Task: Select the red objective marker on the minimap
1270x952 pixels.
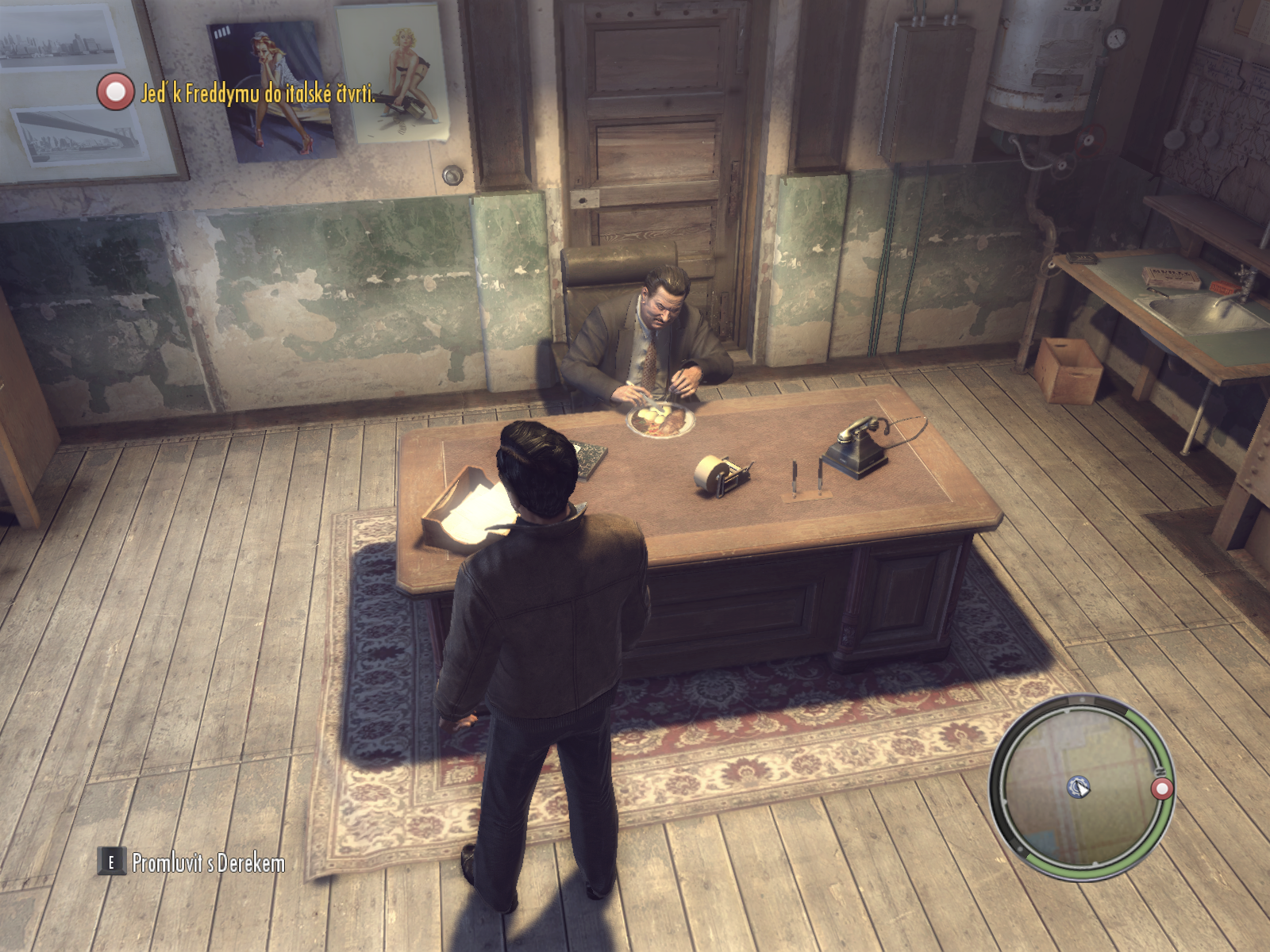Action: coord(1162,789)
